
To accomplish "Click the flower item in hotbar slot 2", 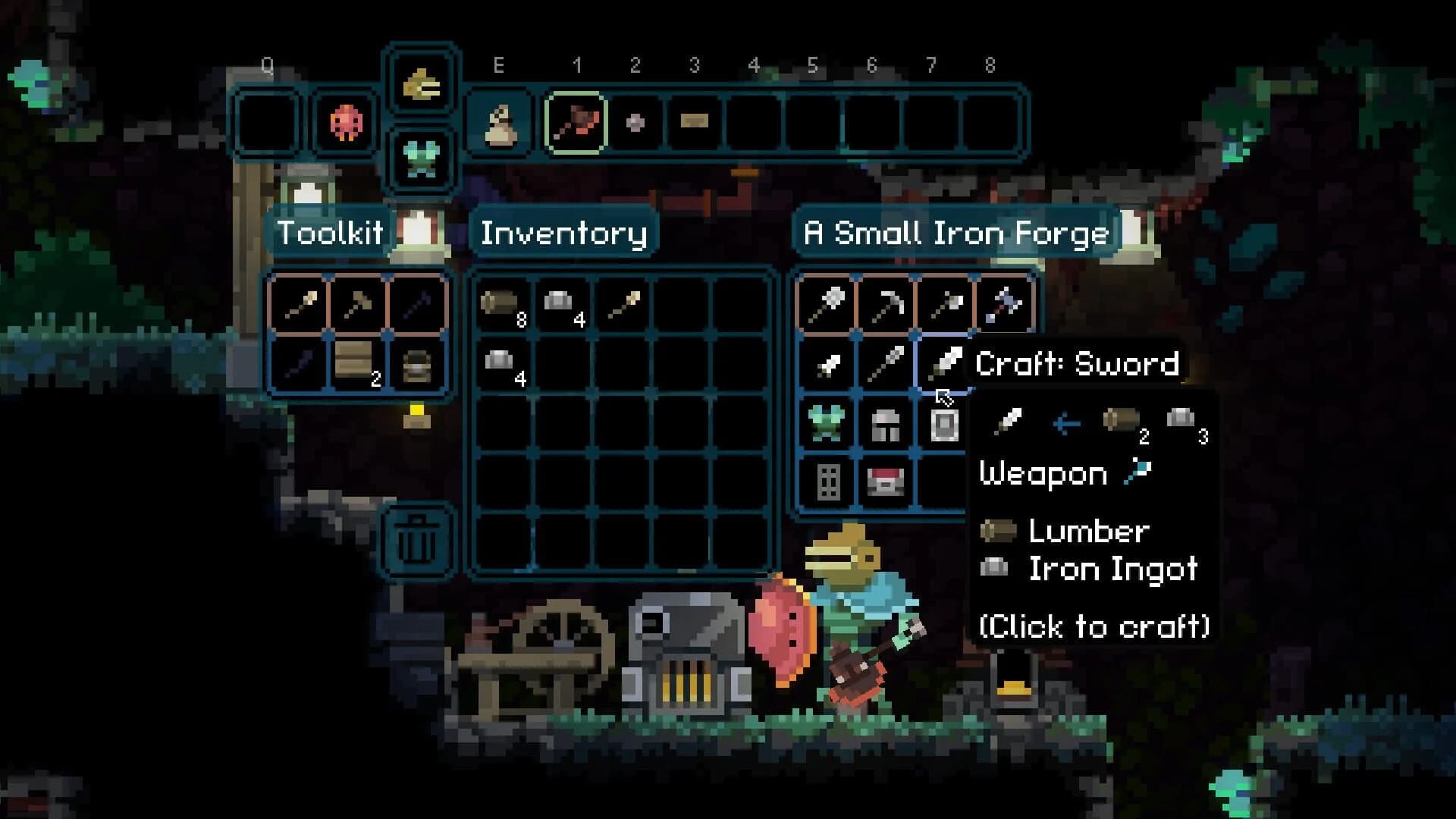I will (x=635, y=121).
